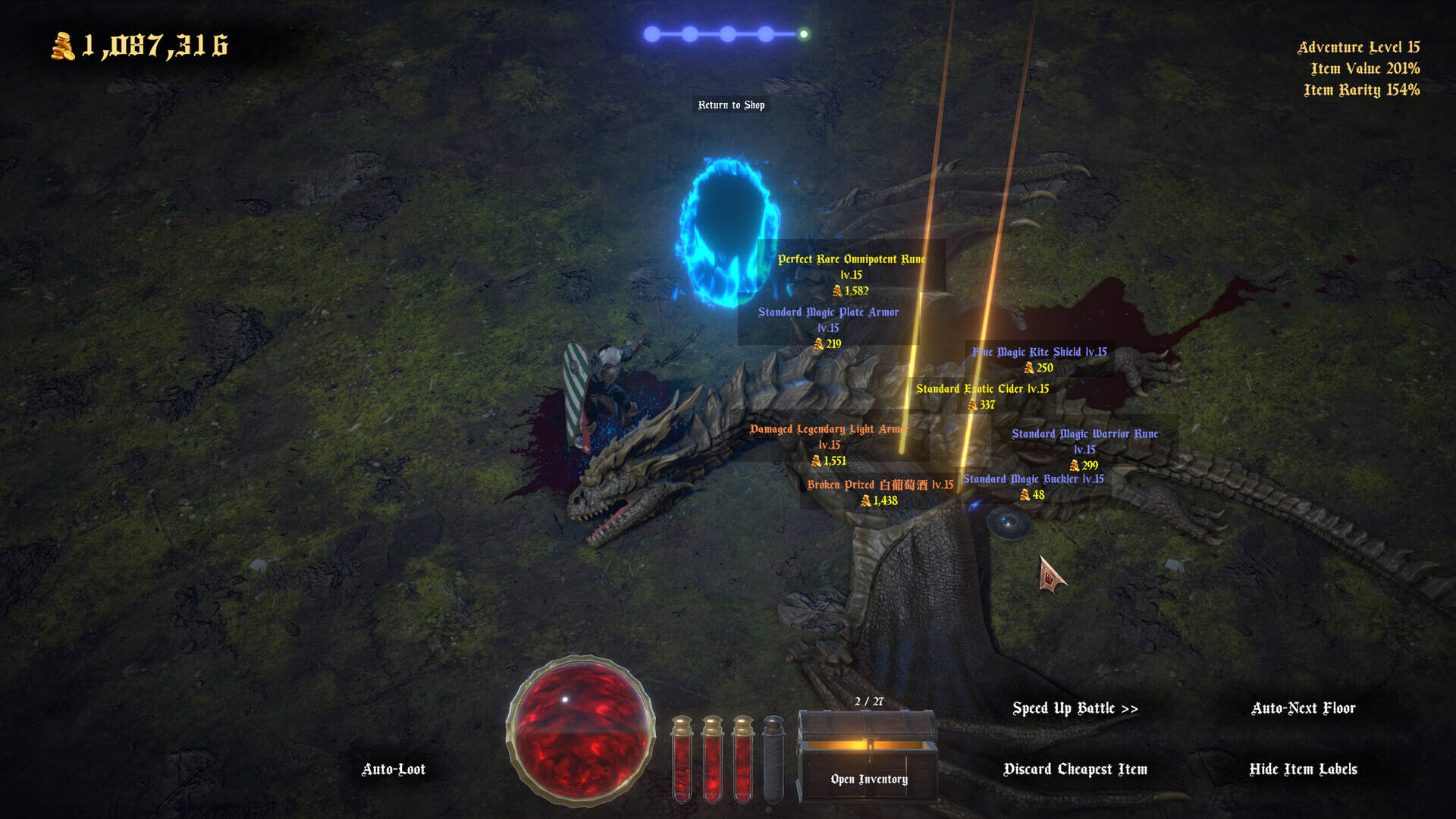Enable Auto-Next Floor
This screenshot has height=819, width=1456.
pos(1303,708)
